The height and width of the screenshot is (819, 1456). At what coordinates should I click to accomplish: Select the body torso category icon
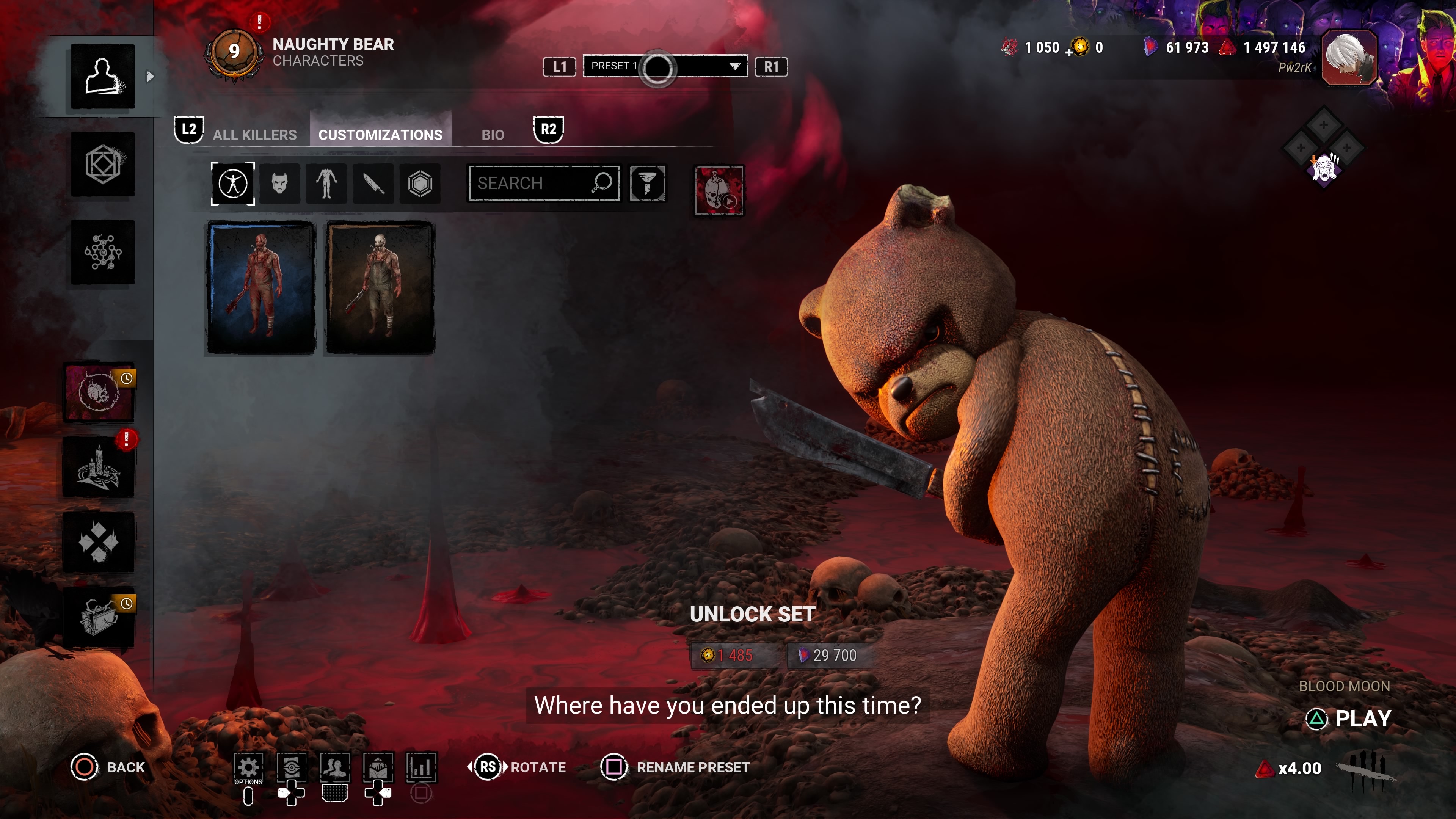point(327,183)
